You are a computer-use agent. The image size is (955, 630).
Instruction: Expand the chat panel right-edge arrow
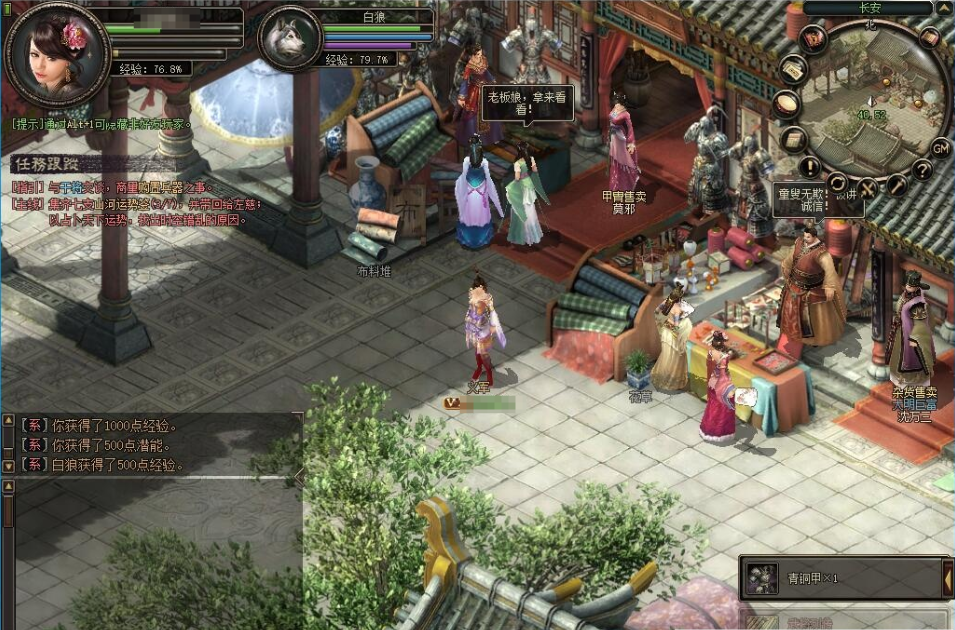(299, 478)
